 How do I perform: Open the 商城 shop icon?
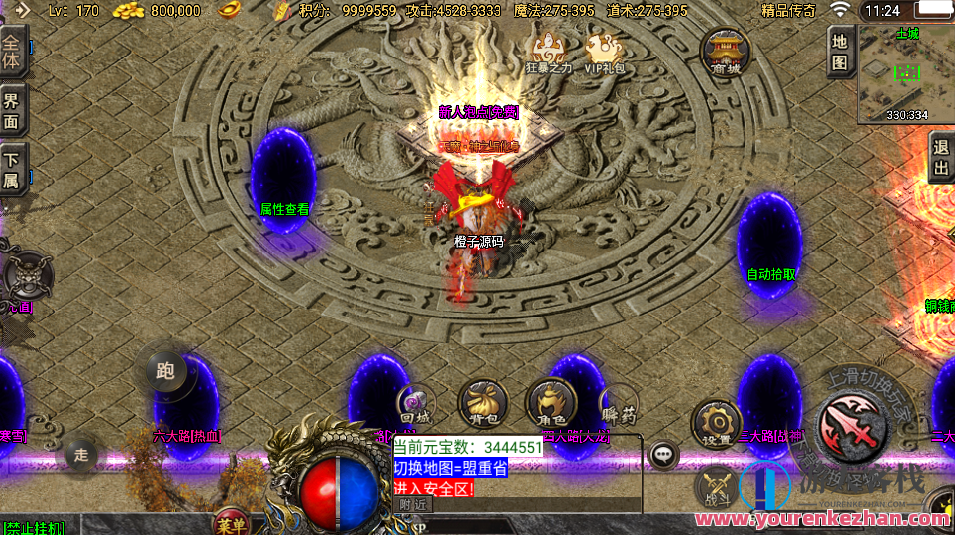click(726, 51)
